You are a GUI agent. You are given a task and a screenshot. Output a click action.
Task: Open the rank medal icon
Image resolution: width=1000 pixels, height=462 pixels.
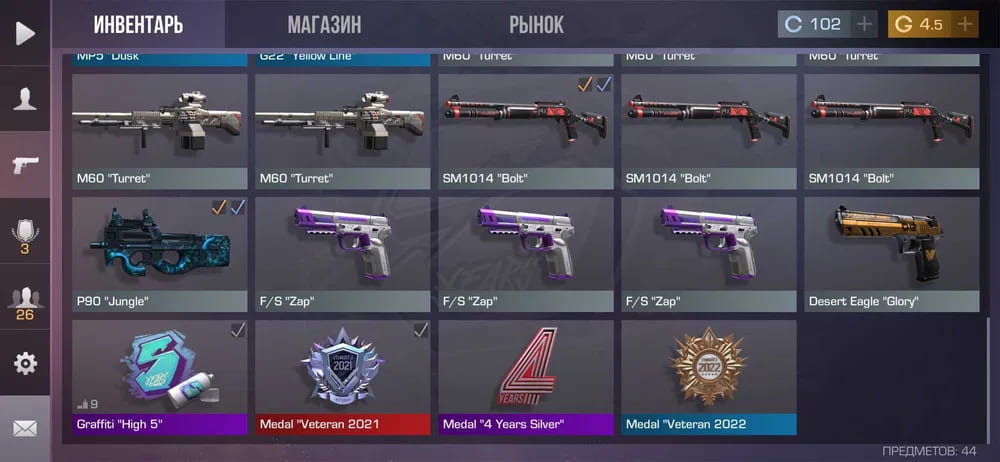(x=25, y=235)
